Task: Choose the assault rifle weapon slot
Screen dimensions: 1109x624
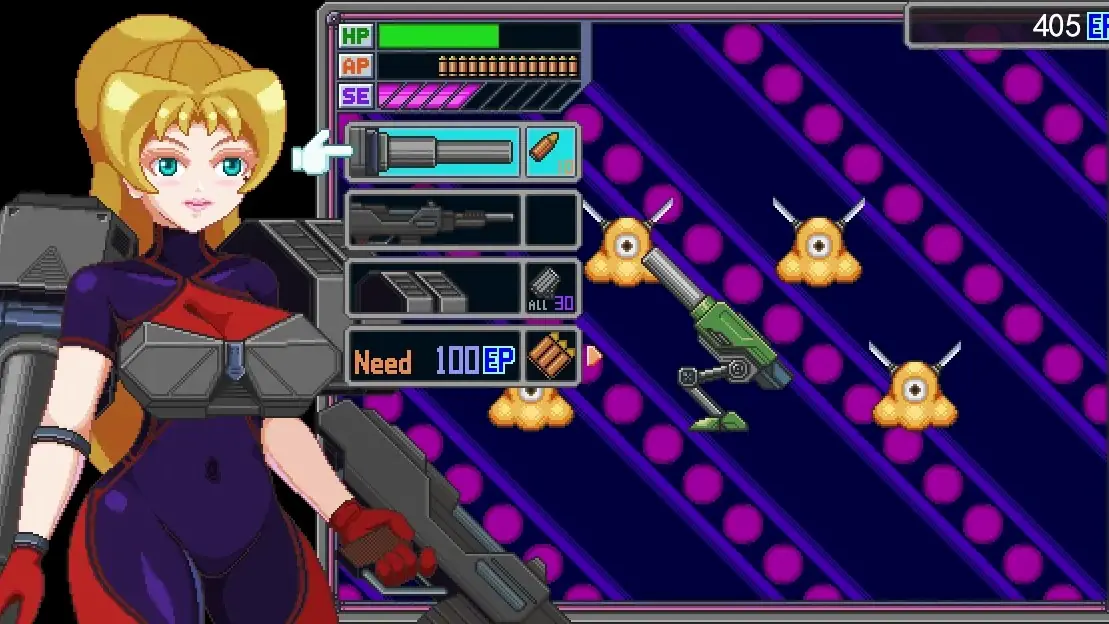Action: click(x=434, y=220)
